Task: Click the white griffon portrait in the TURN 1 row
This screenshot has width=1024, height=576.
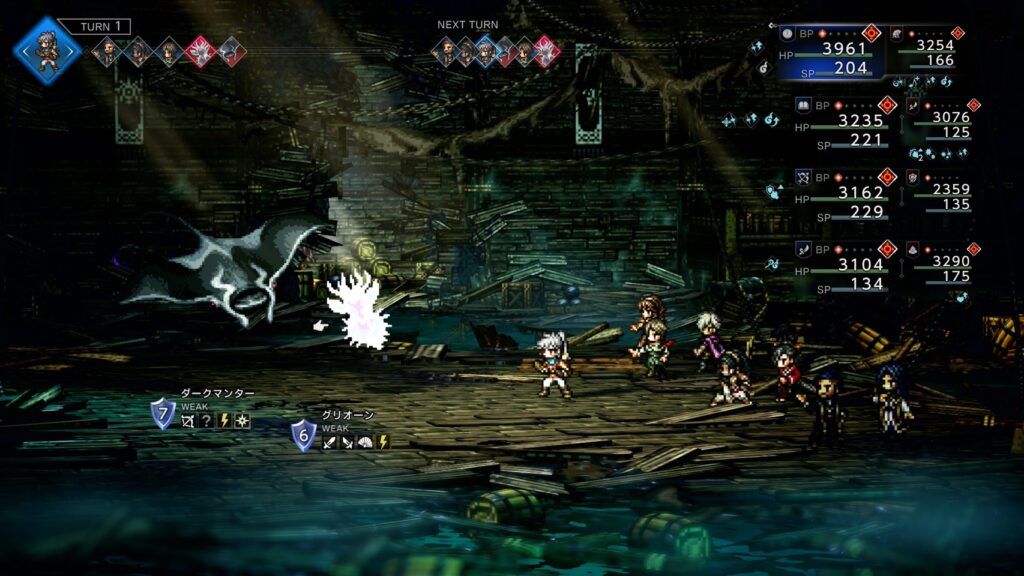Action: point(200,50)
